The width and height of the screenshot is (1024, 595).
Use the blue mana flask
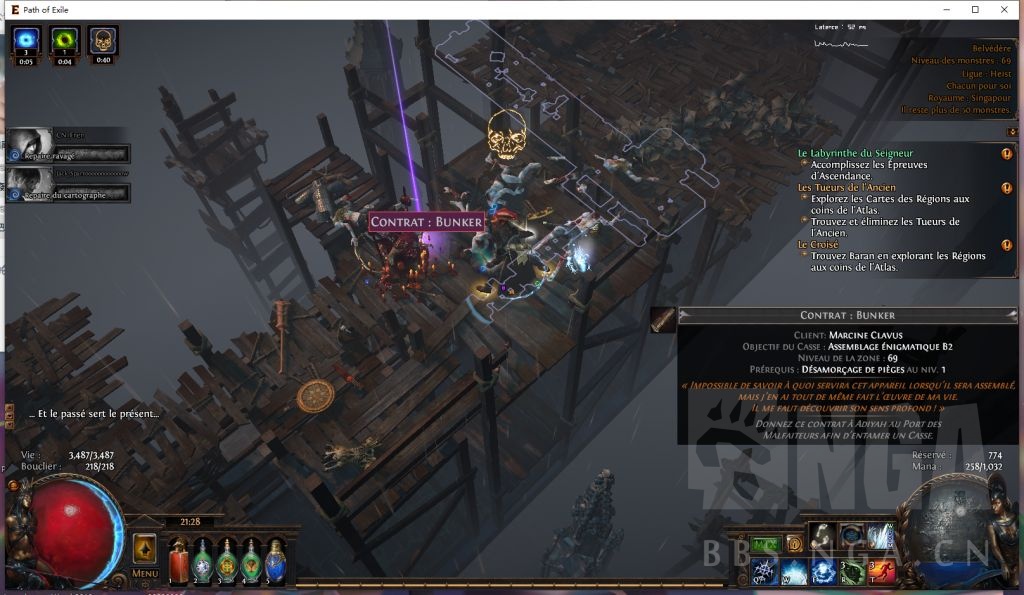(x=275, y=561)
